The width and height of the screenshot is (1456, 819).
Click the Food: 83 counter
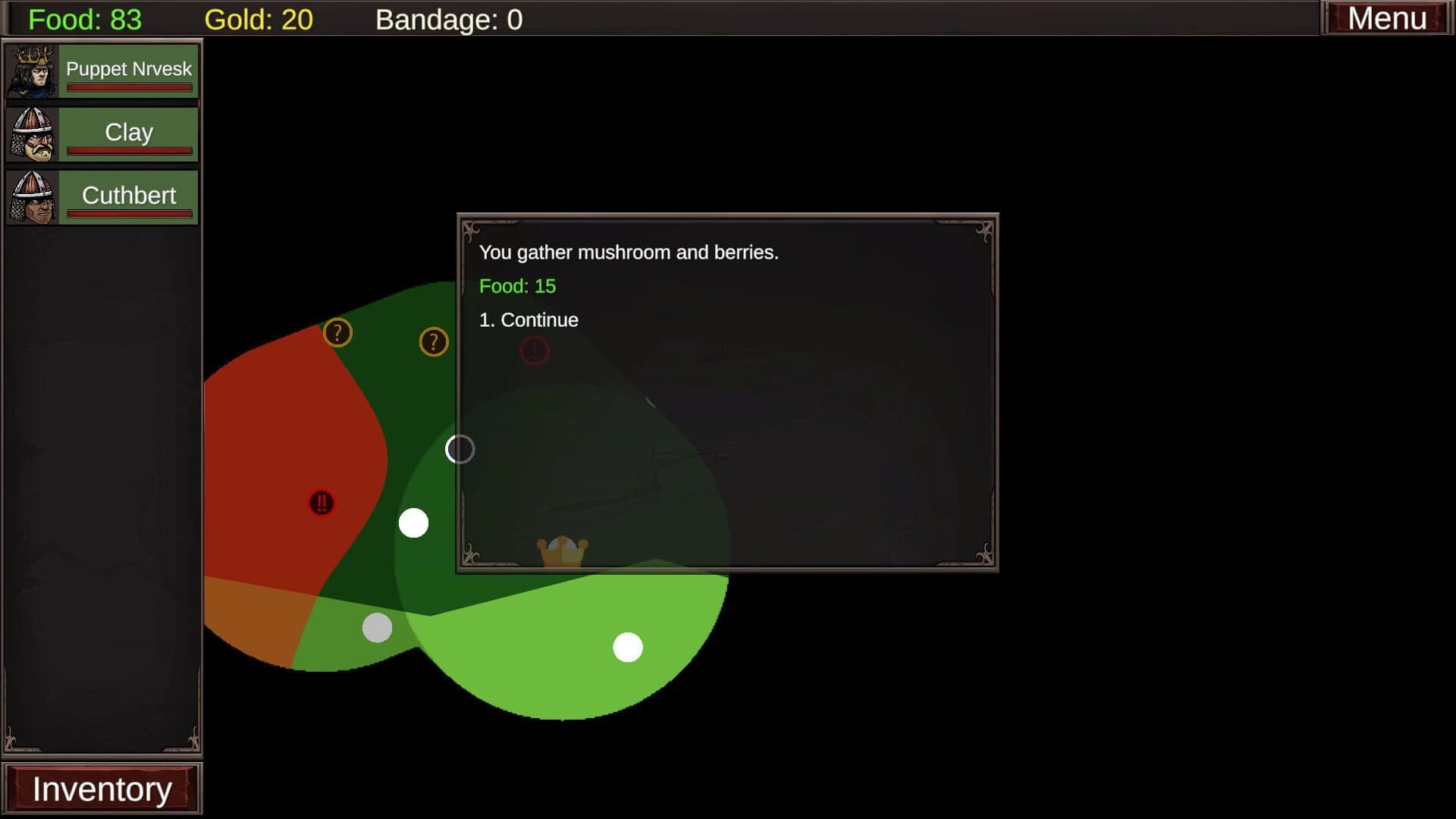(83, 19)
